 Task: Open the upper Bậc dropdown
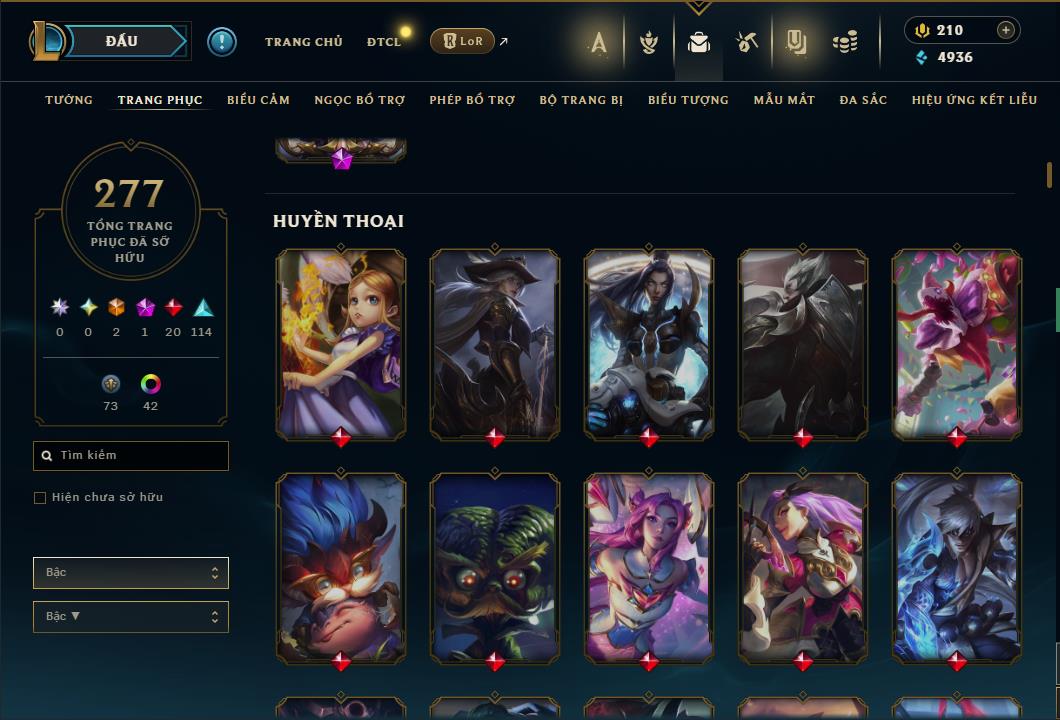(x=131, y=573)
